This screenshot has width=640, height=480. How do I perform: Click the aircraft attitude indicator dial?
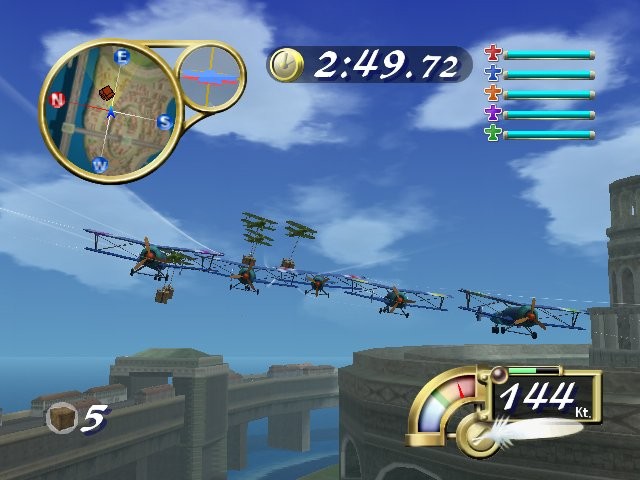(211, 76)
